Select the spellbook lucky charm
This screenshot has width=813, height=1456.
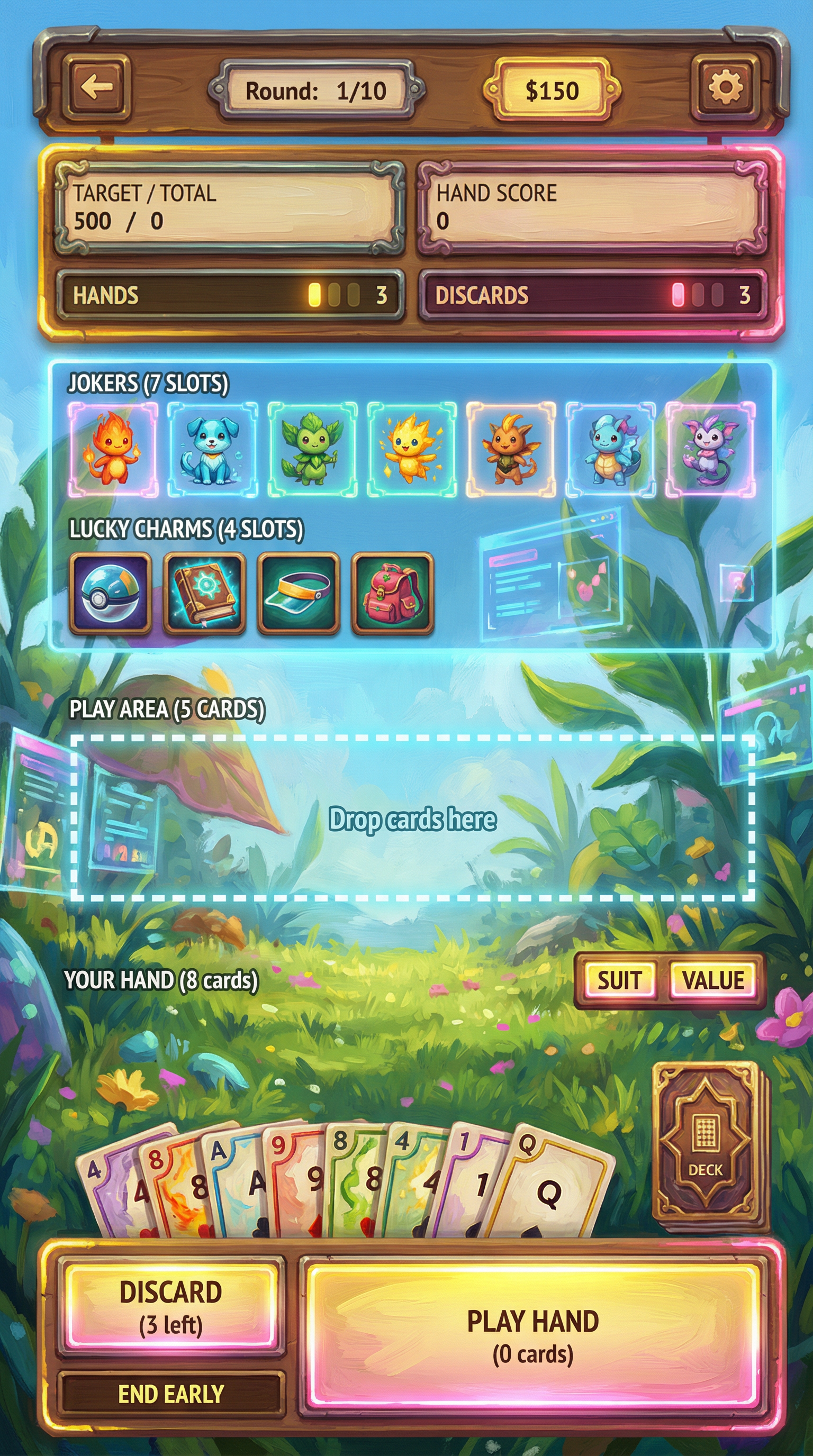[x=204, y=593]
